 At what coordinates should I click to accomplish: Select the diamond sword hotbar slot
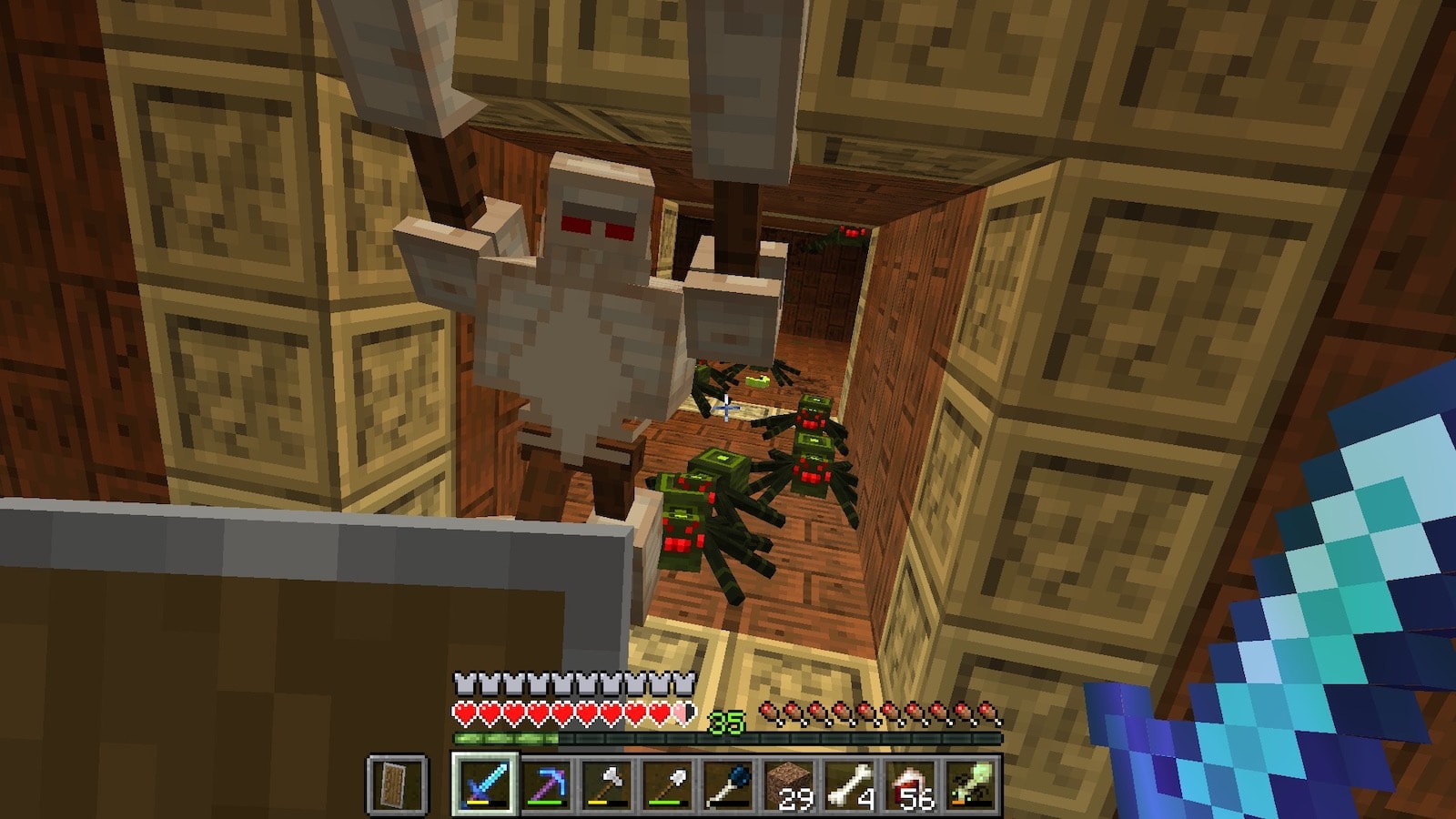coord(485,784)
